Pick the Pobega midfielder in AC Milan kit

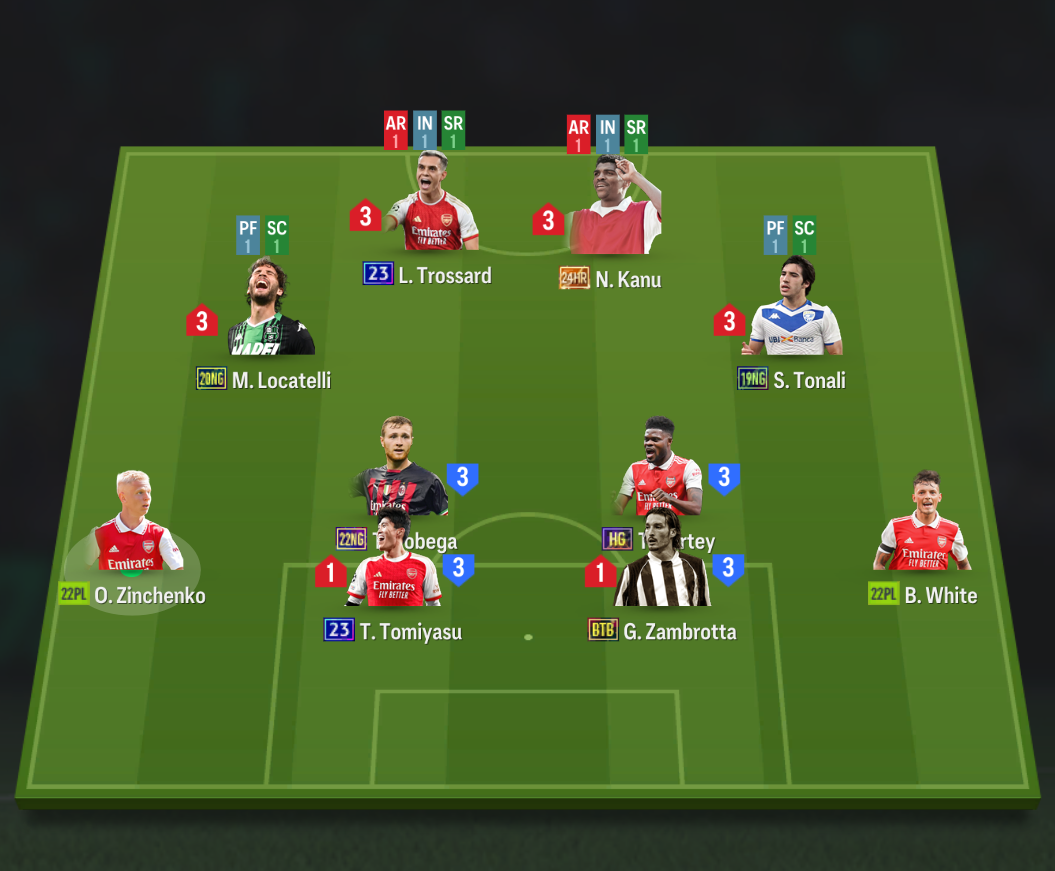[x=397, y=462]
